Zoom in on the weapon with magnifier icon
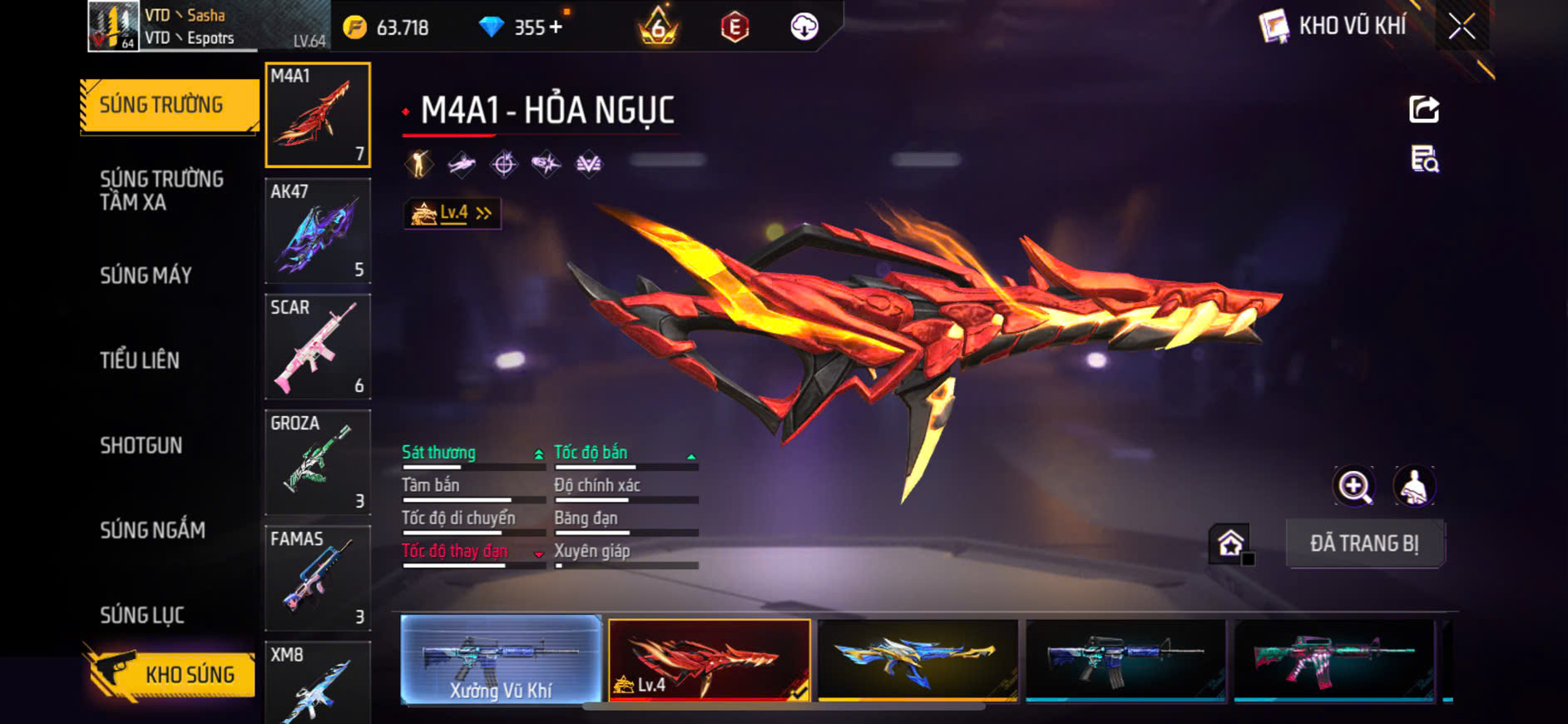1568x724 pixels. (1354, 486)
